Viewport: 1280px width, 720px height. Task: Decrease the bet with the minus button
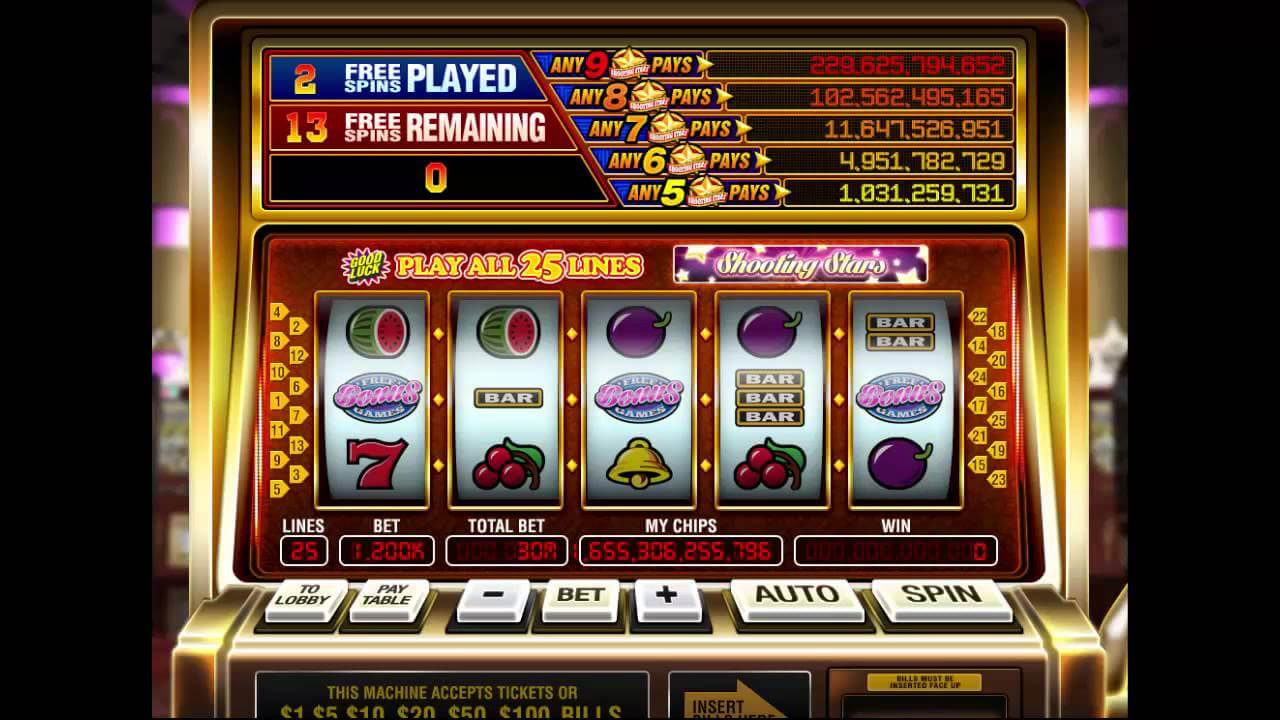click(493, 596)
